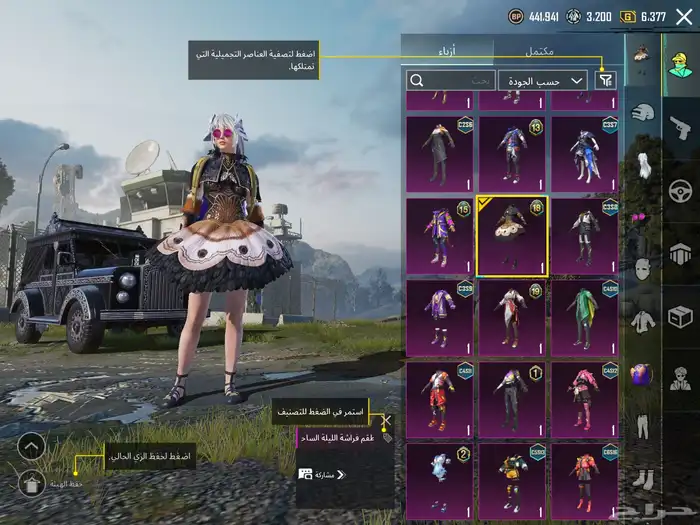Open the steering wheel vehicle category
700x525 pixels.
pos(681,190)
